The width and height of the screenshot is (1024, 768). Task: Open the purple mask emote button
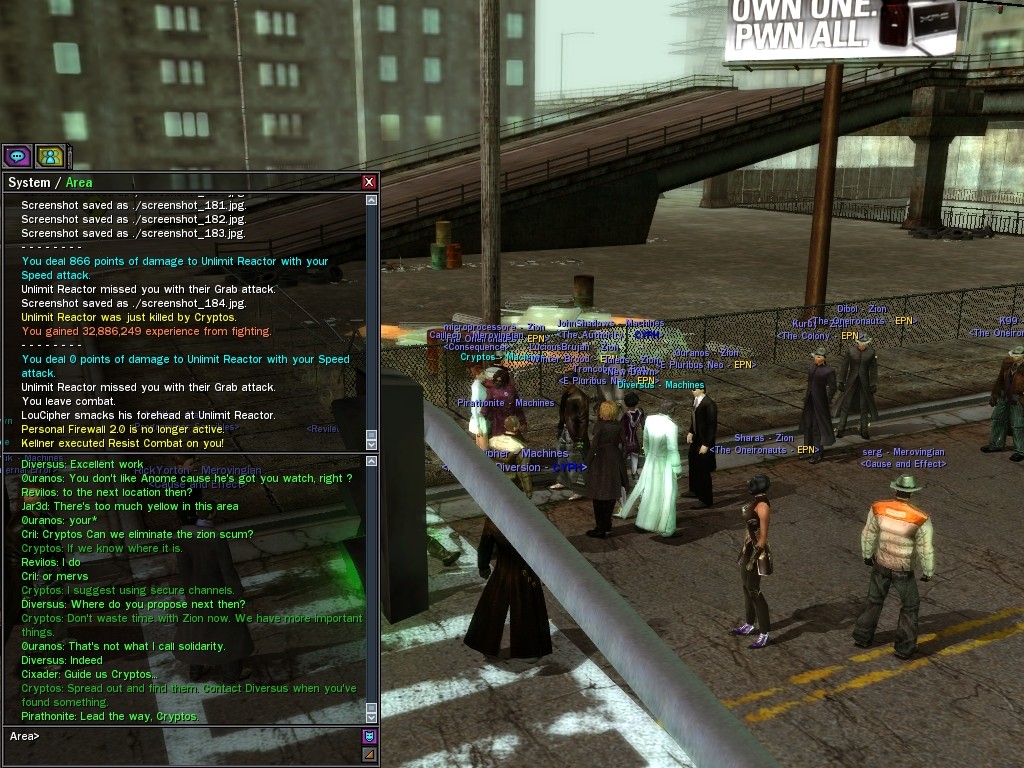point(369,737)
